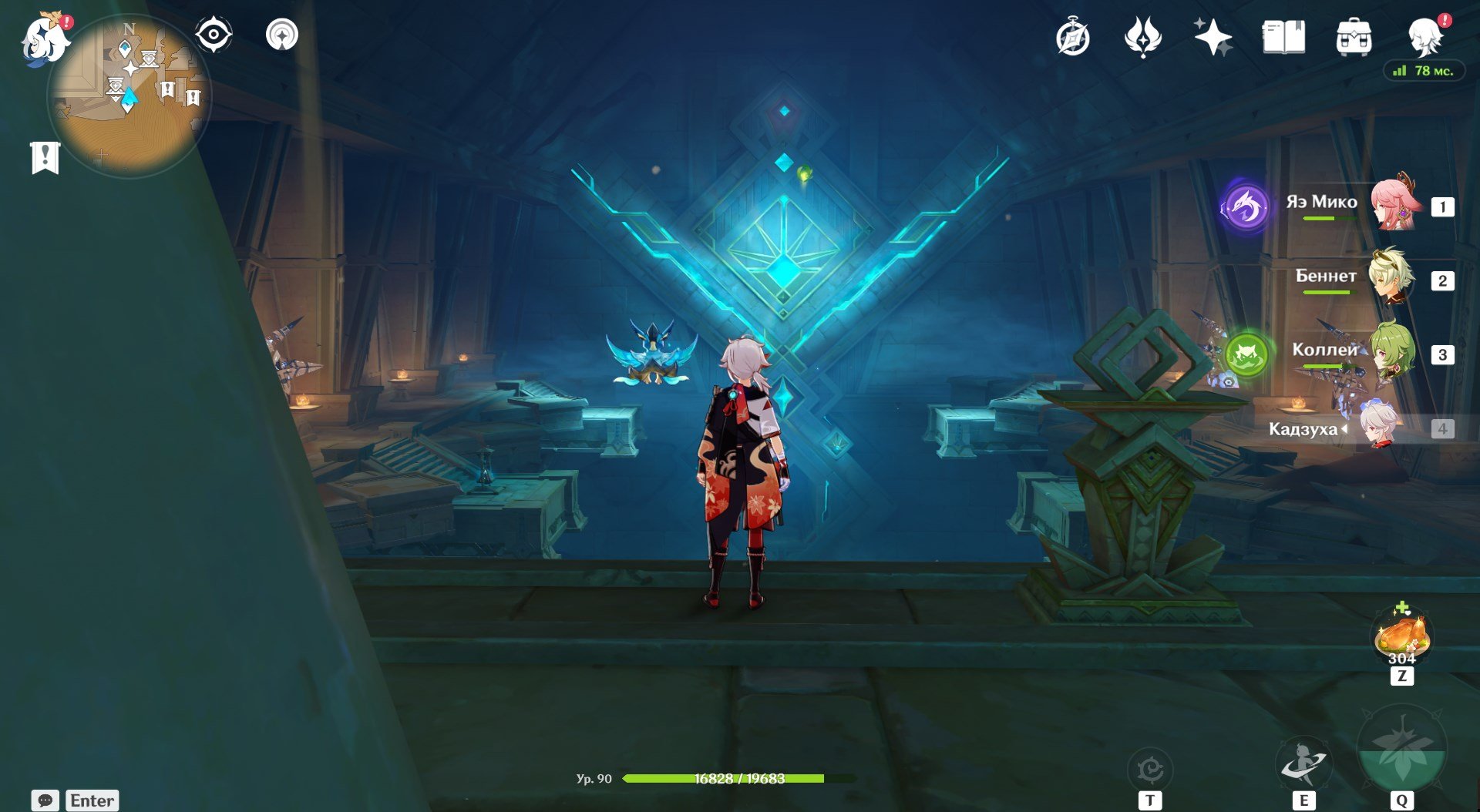Image resolution: width=1480 pixels, height=812 pixels.
Task: Open the Wish star icon
Action: (x=1213, y=37)
